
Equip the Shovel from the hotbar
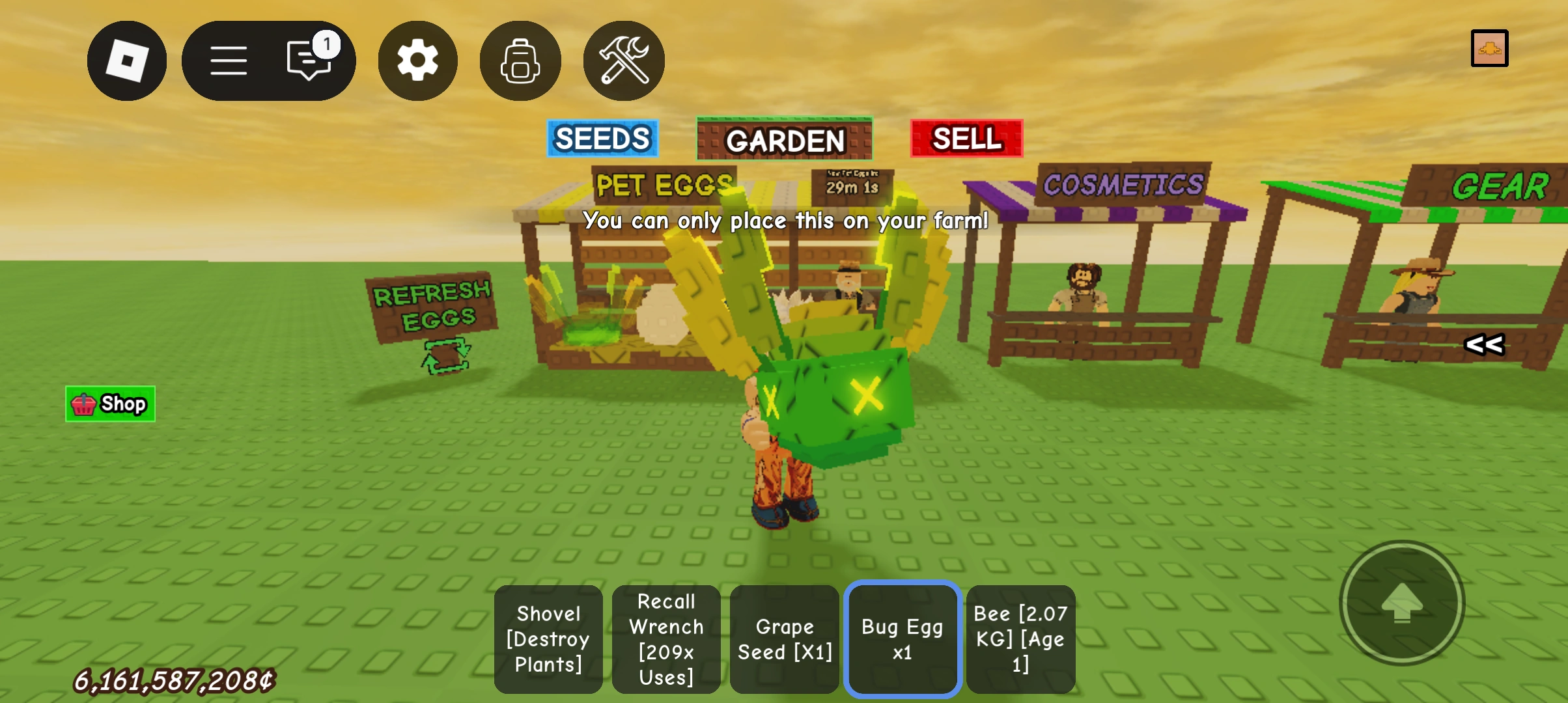pos(548,639)
